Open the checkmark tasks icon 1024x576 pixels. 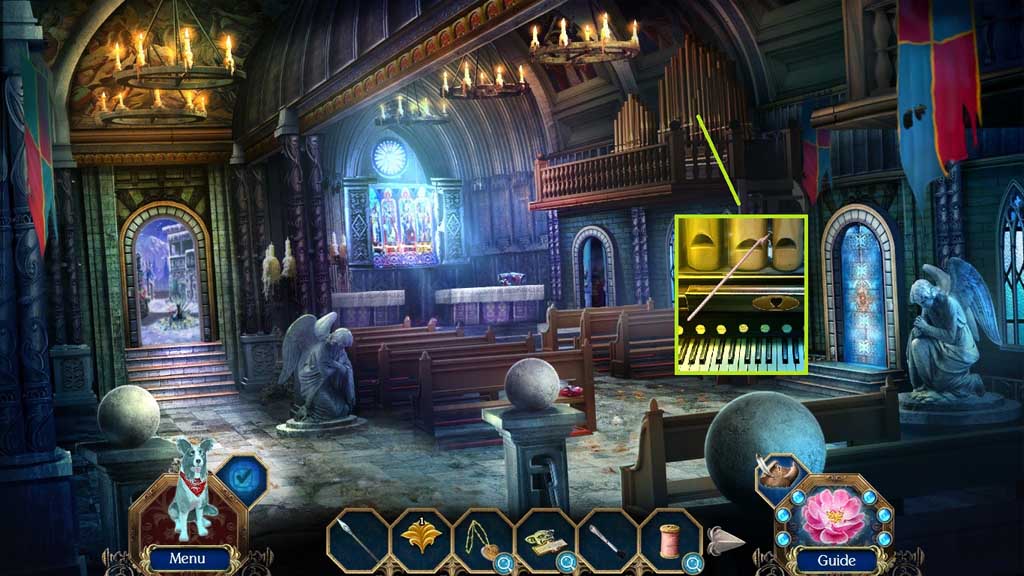pos(240,480)
